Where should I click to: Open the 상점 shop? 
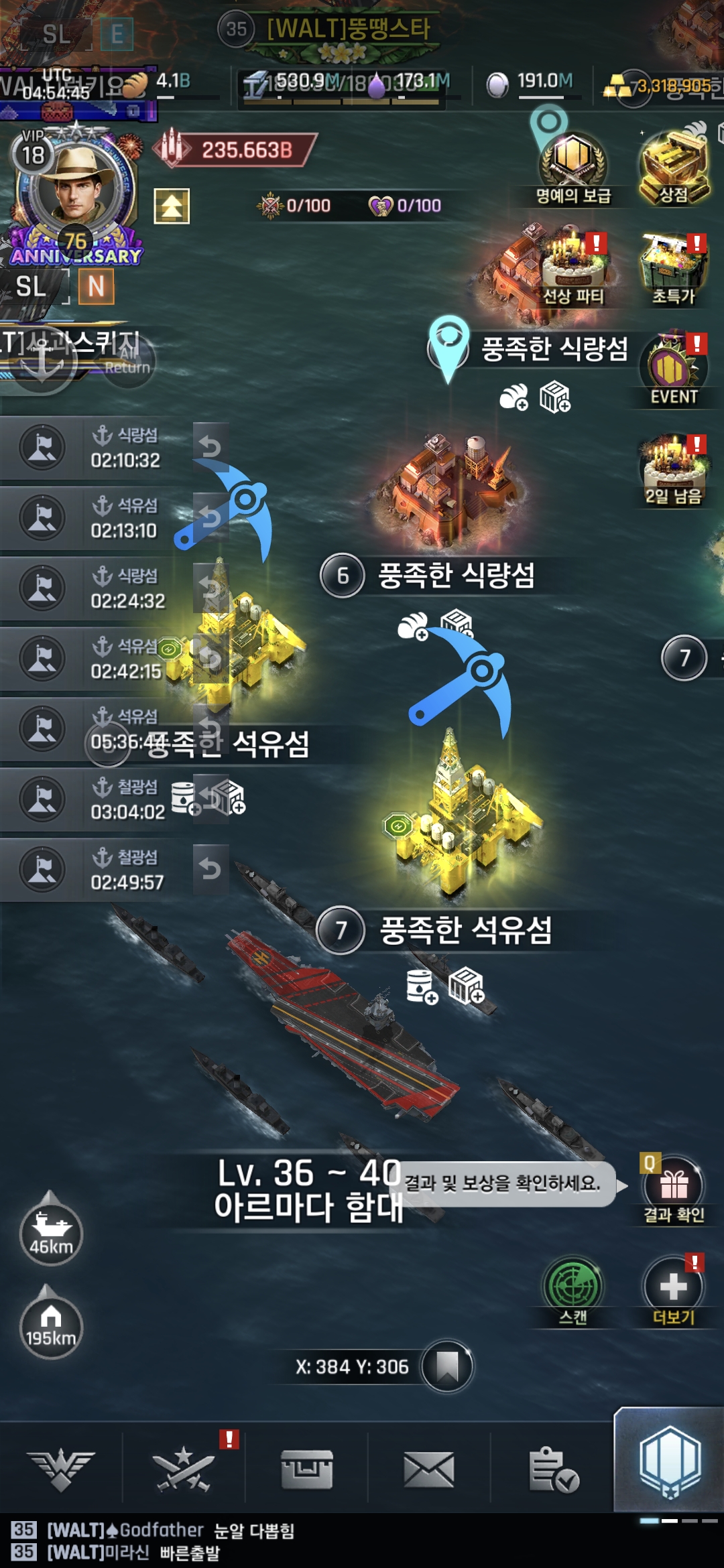674,164
